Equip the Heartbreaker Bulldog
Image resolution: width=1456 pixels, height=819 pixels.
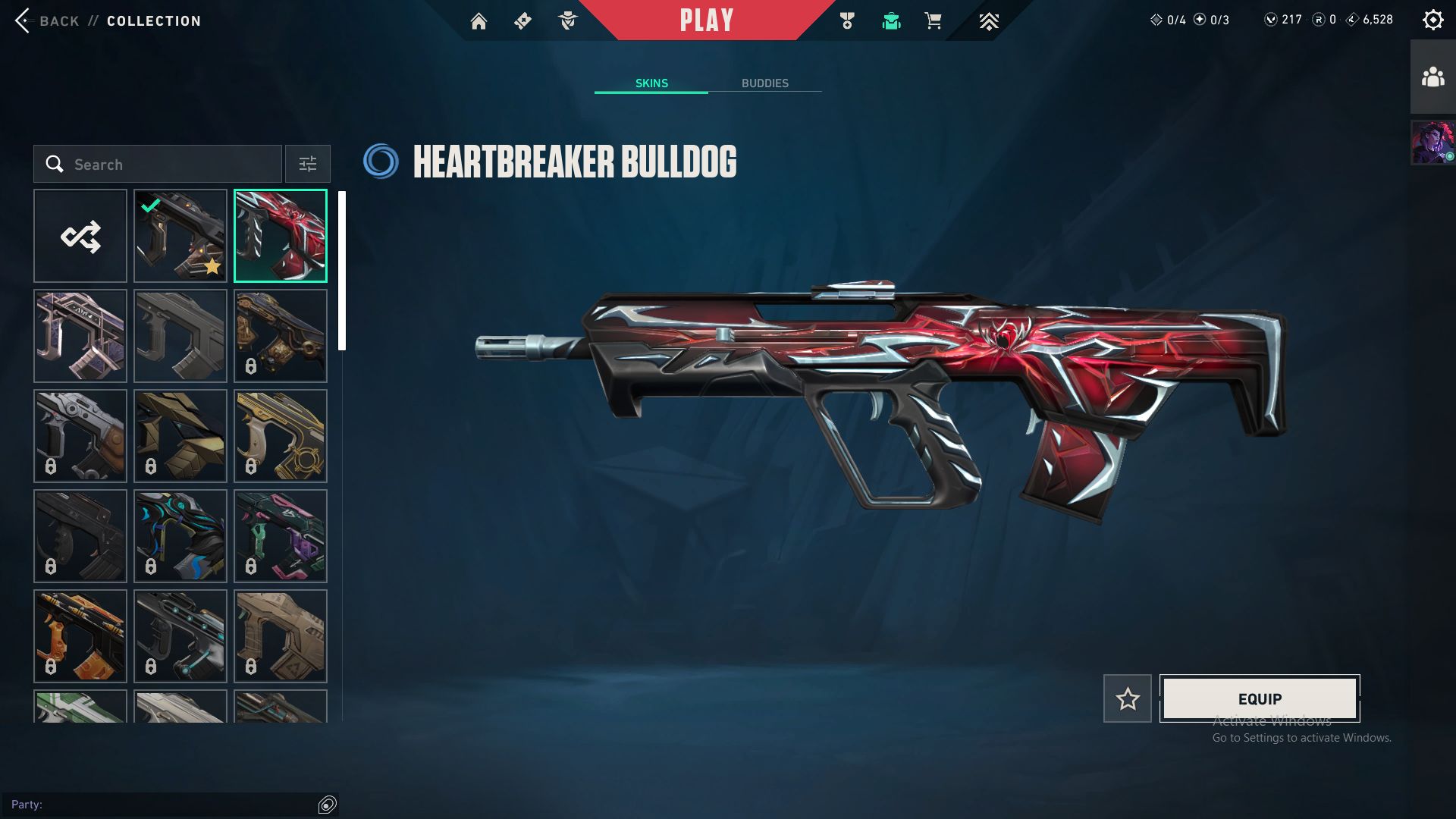pyautogui.click(x=1260, y=698)
